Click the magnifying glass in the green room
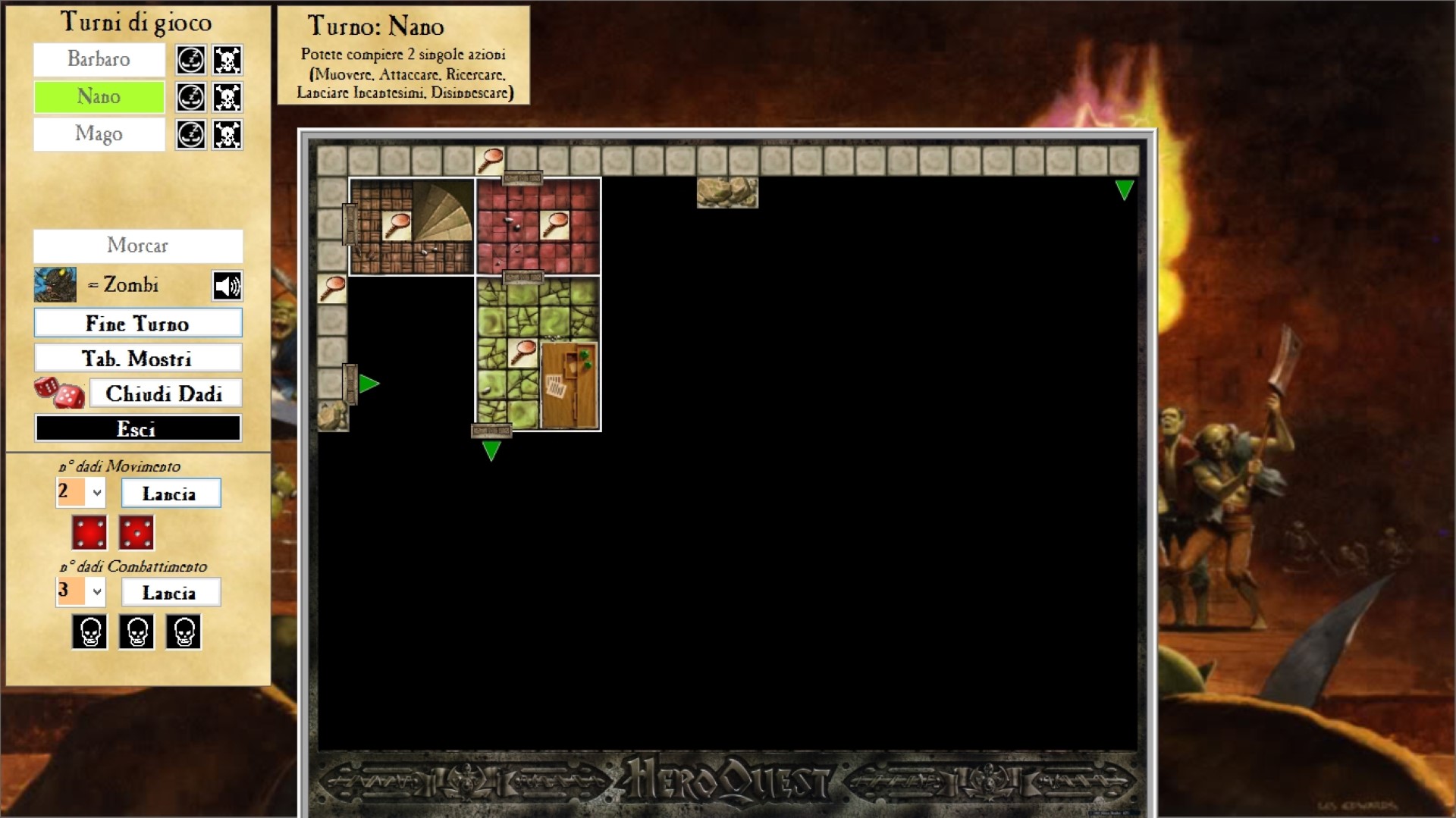 coord(523,353)
